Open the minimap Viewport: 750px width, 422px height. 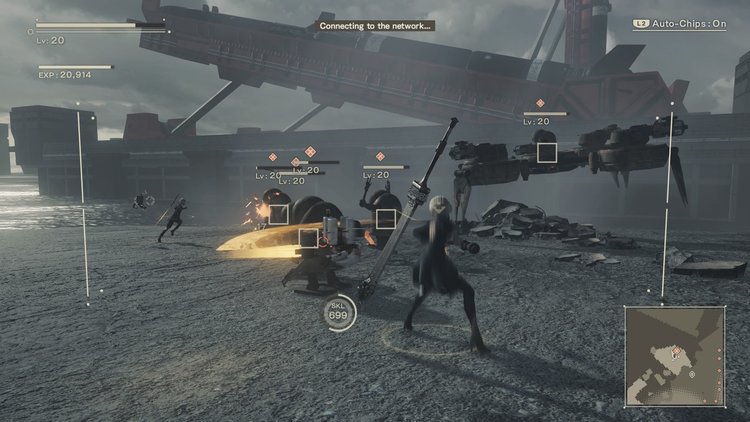coord(674,356)
